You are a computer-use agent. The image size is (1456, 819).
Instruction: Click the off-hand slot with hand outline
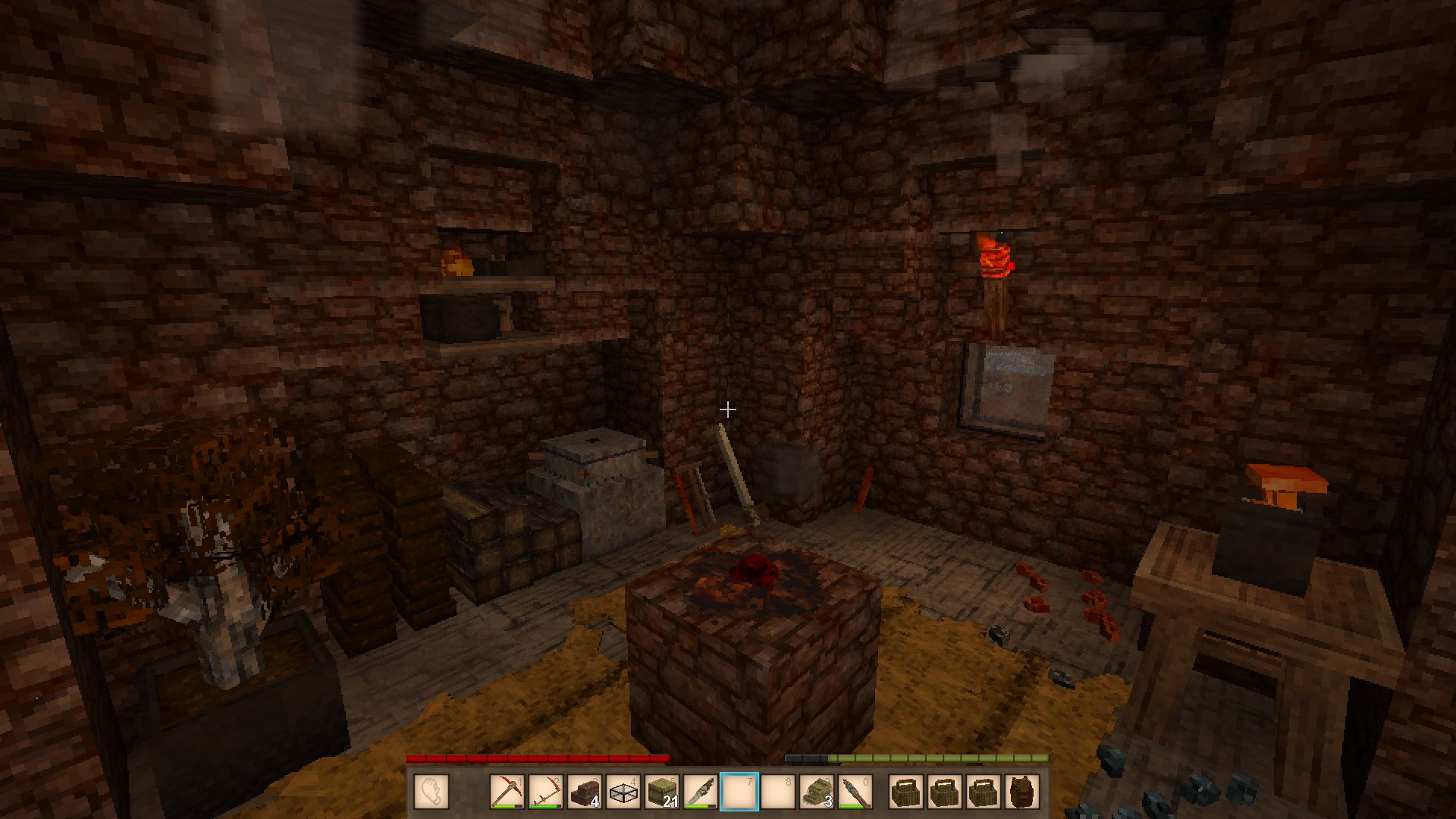(x=431, y=792)
